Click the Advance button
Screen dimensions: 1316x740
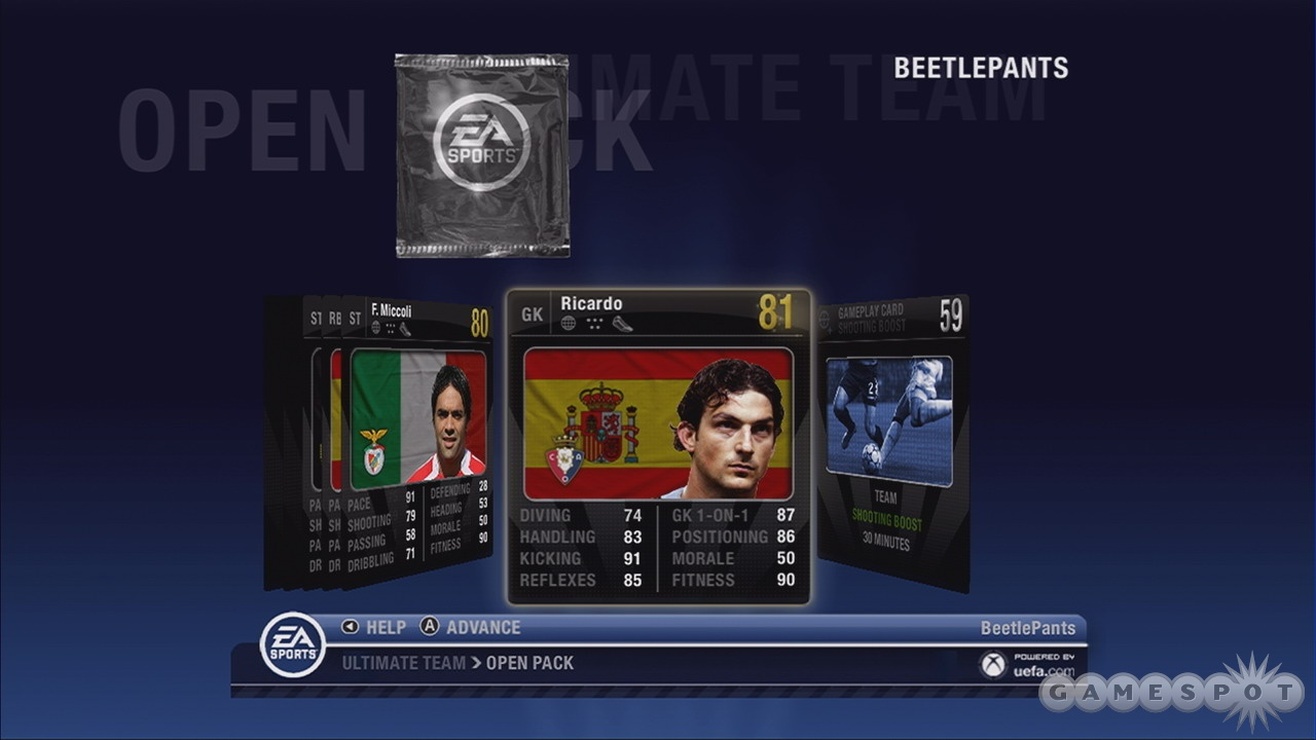(x=483, y=627)
